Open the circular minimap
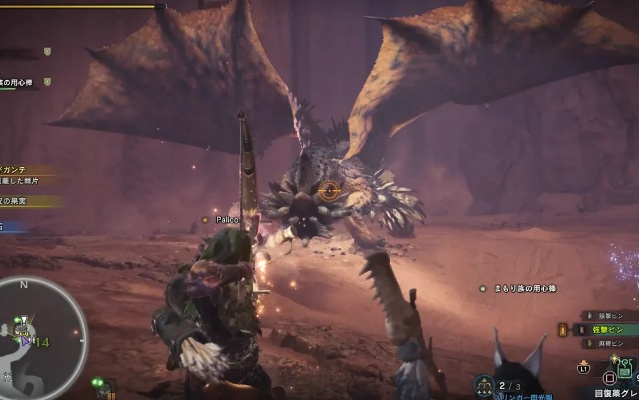Image resolution: width=639 pixels, height=400 pixels. pyautogui.click(x=42, y=335)
